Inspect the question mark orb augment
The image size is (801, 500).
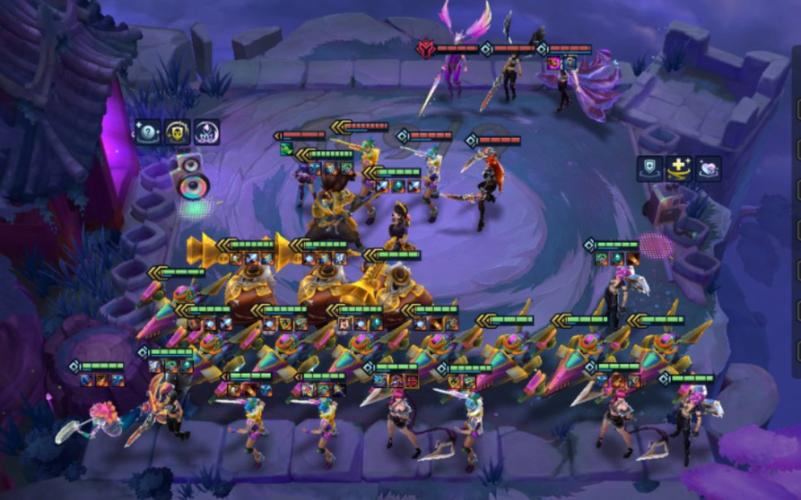tap(148, 132)
